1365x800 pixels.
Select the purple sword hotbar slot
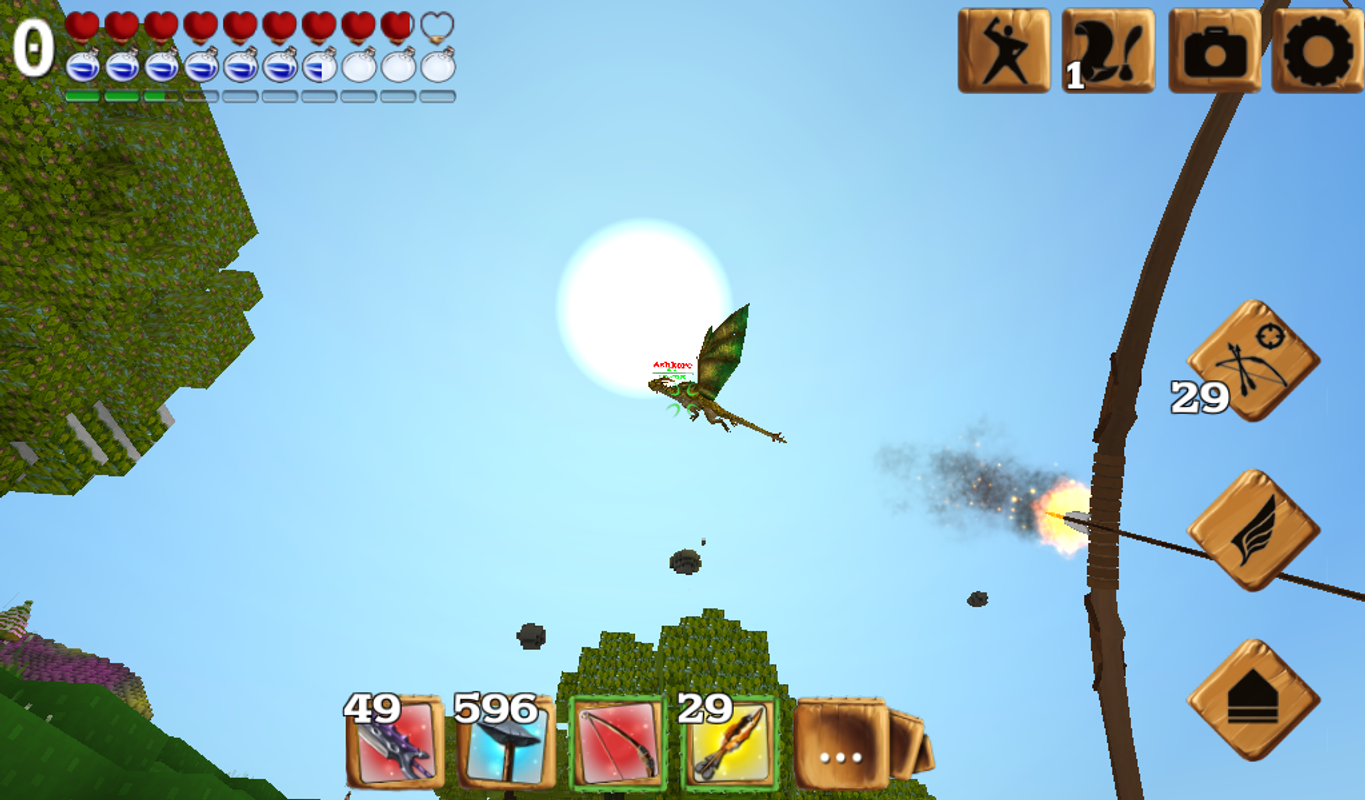tap(393, 749)
